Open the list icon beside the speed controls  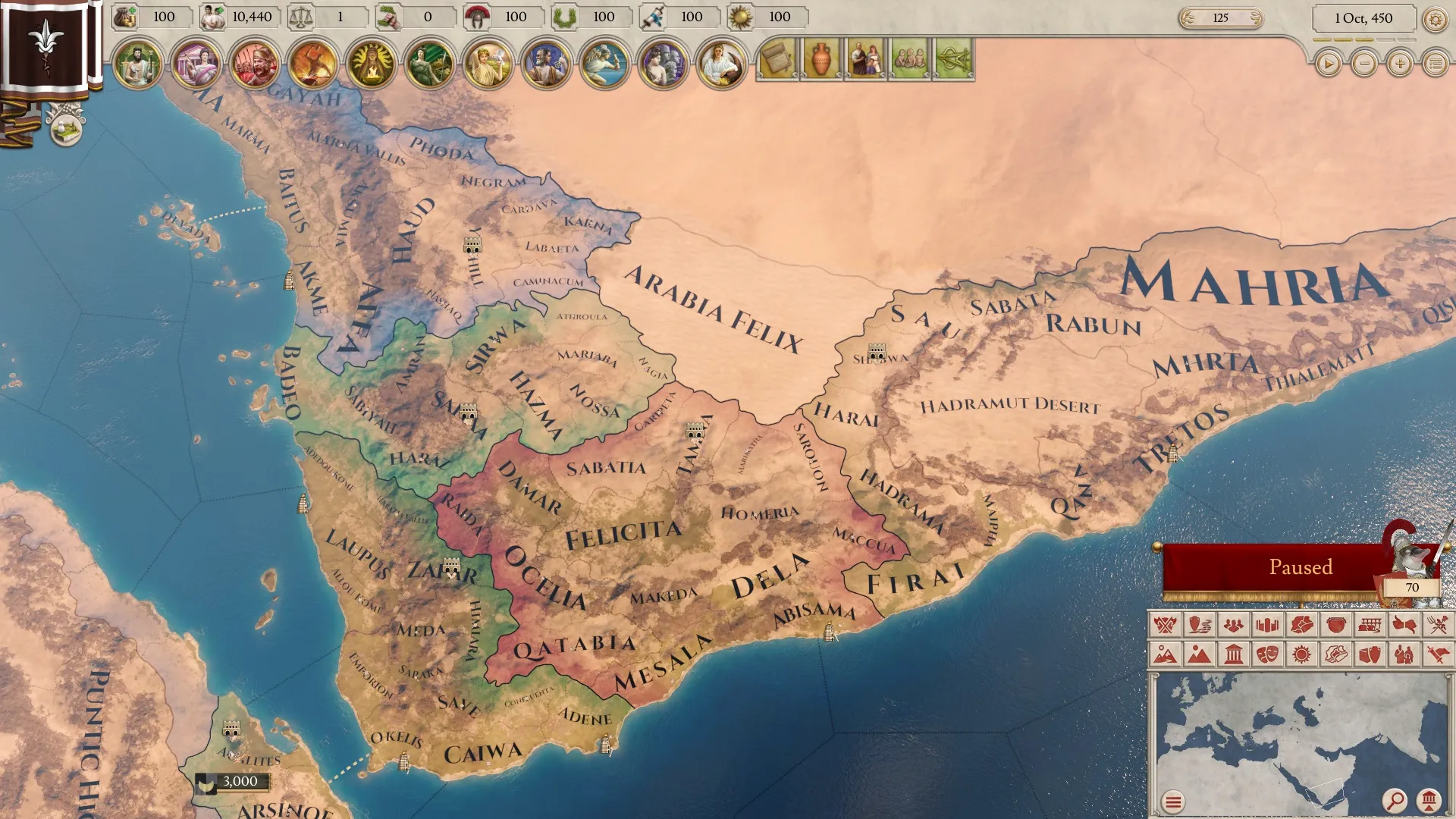tap(1436, 64)
